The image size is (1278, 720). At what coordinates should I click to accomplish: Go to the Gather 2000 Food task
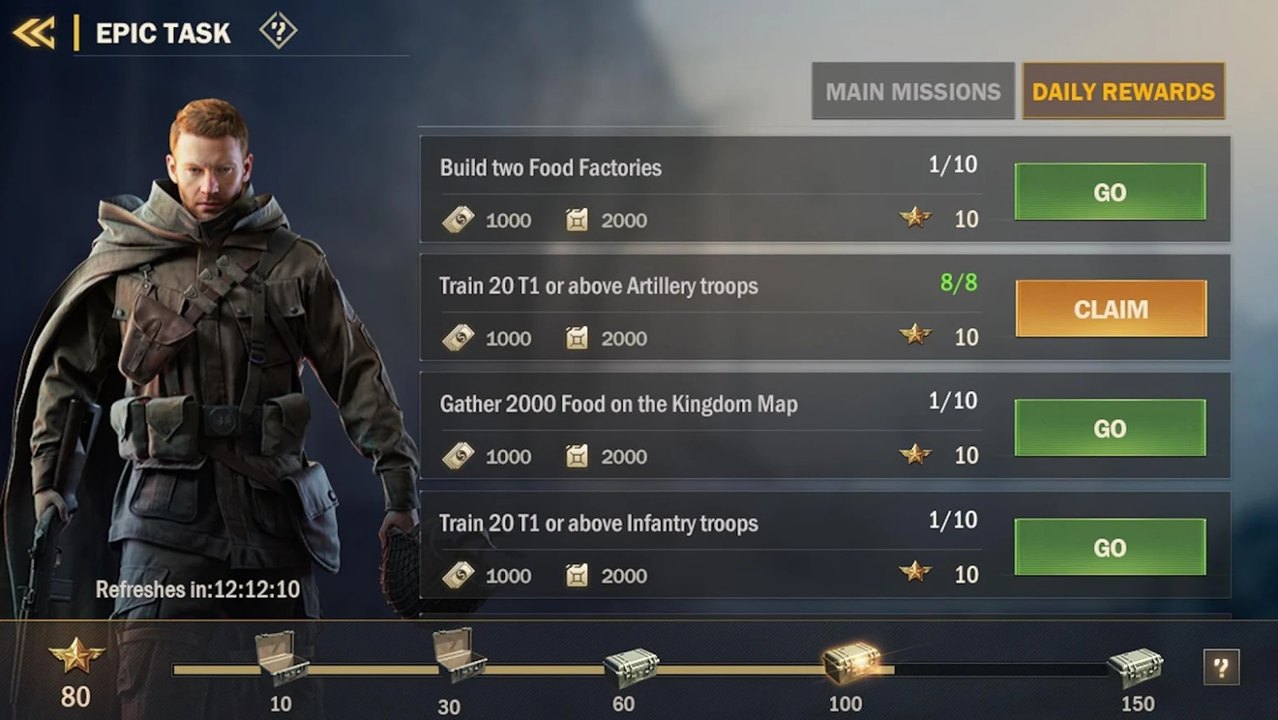coord(1110,429)
